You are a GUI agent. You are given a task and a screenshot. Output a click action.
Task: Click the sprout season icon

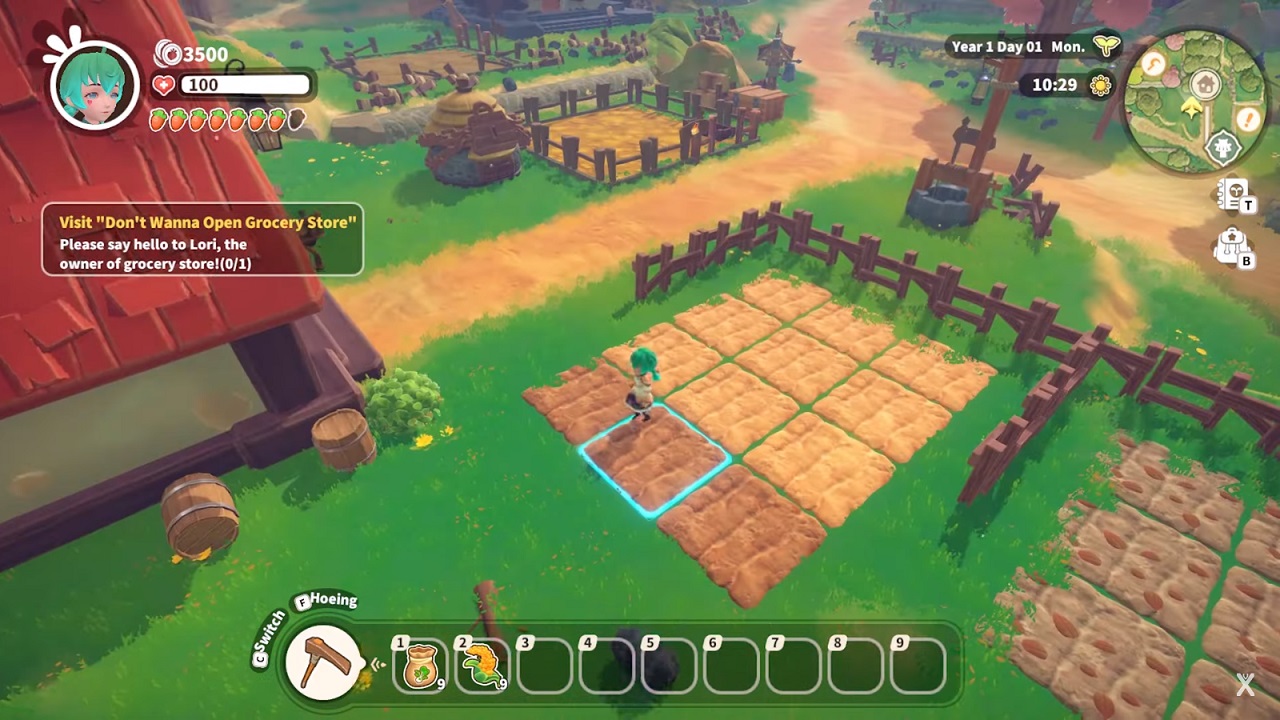tap(1105, 46)
